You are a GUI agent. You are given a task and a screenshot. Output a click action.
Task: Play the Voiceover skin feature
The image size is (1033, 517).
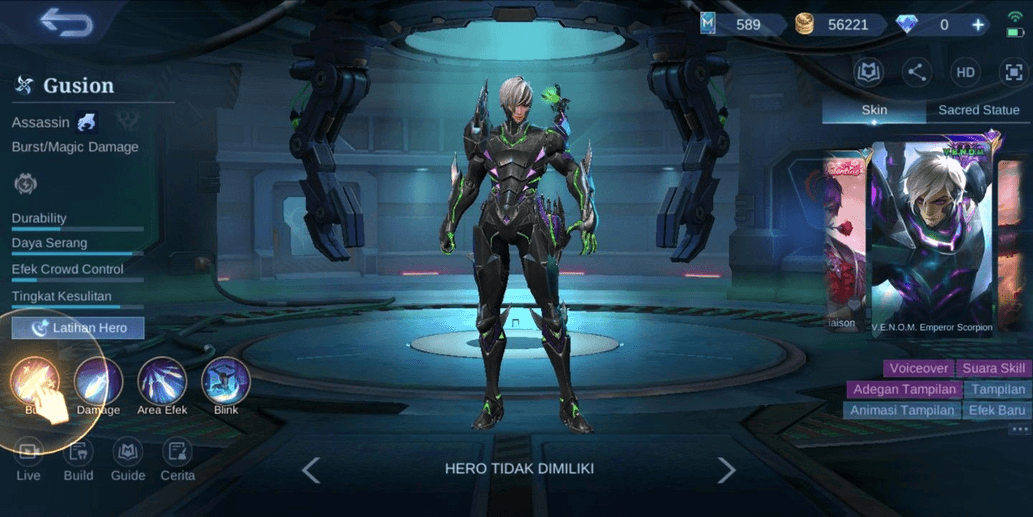point(918,368)
